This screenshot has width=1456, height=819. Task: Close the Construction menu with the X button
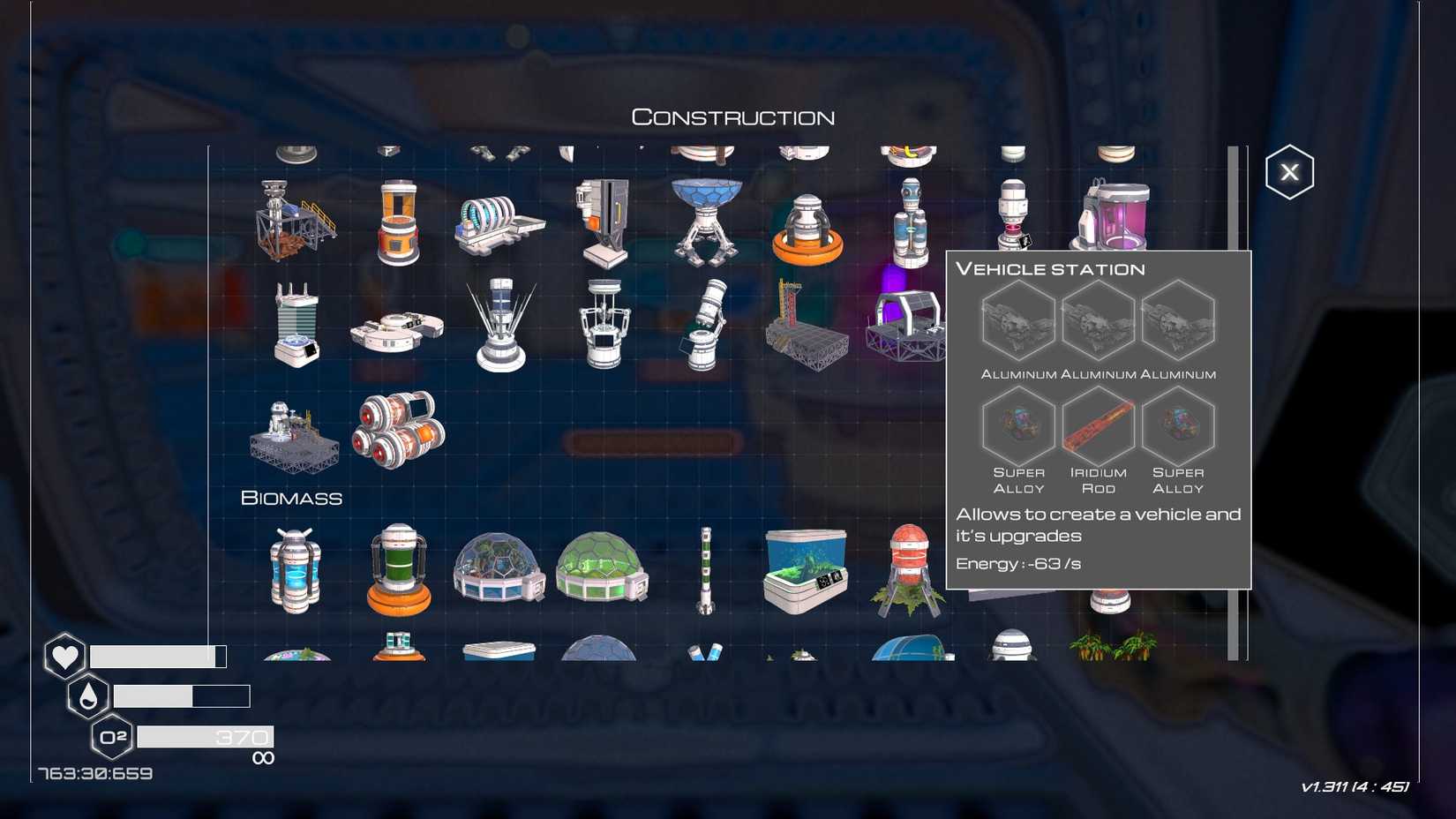pyautogui.click(x=1290, y=171)
